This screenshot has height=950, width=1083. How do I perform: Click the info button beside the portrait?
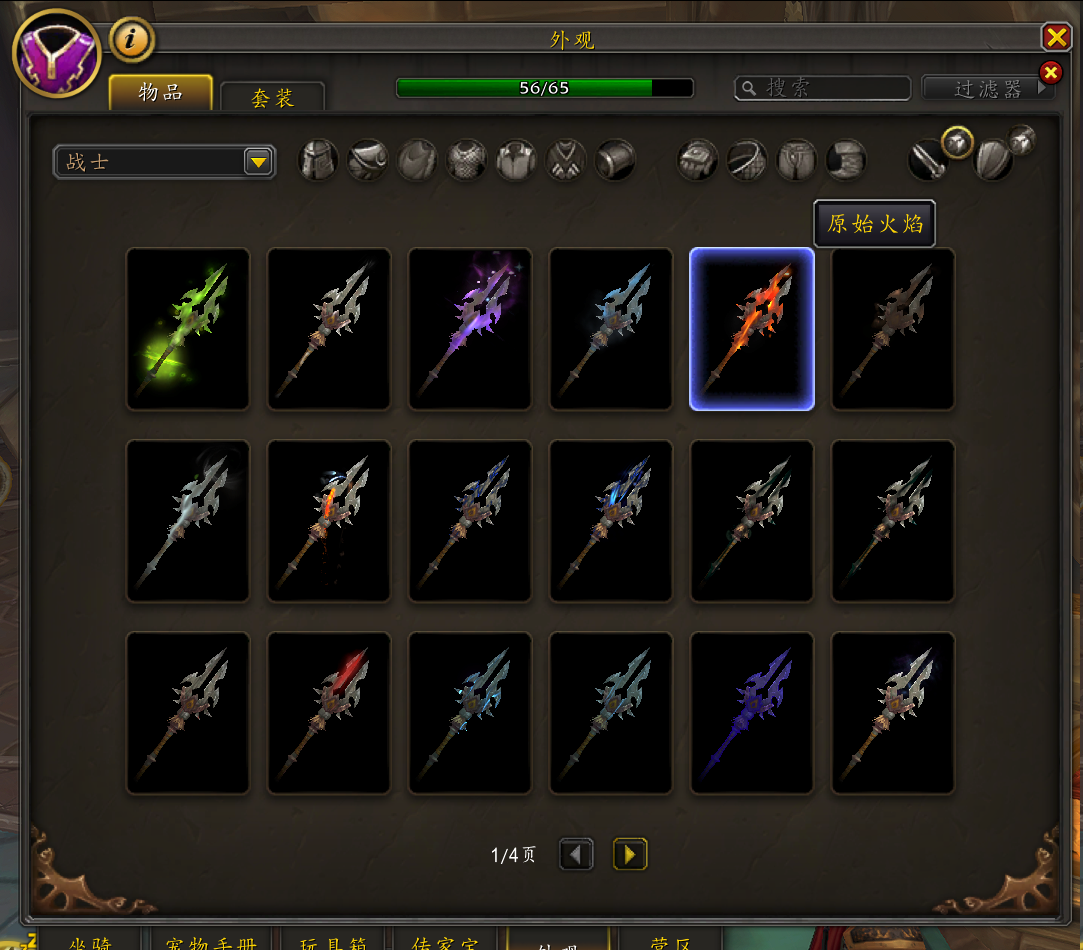pyautogui.click(x=131, y=40)
